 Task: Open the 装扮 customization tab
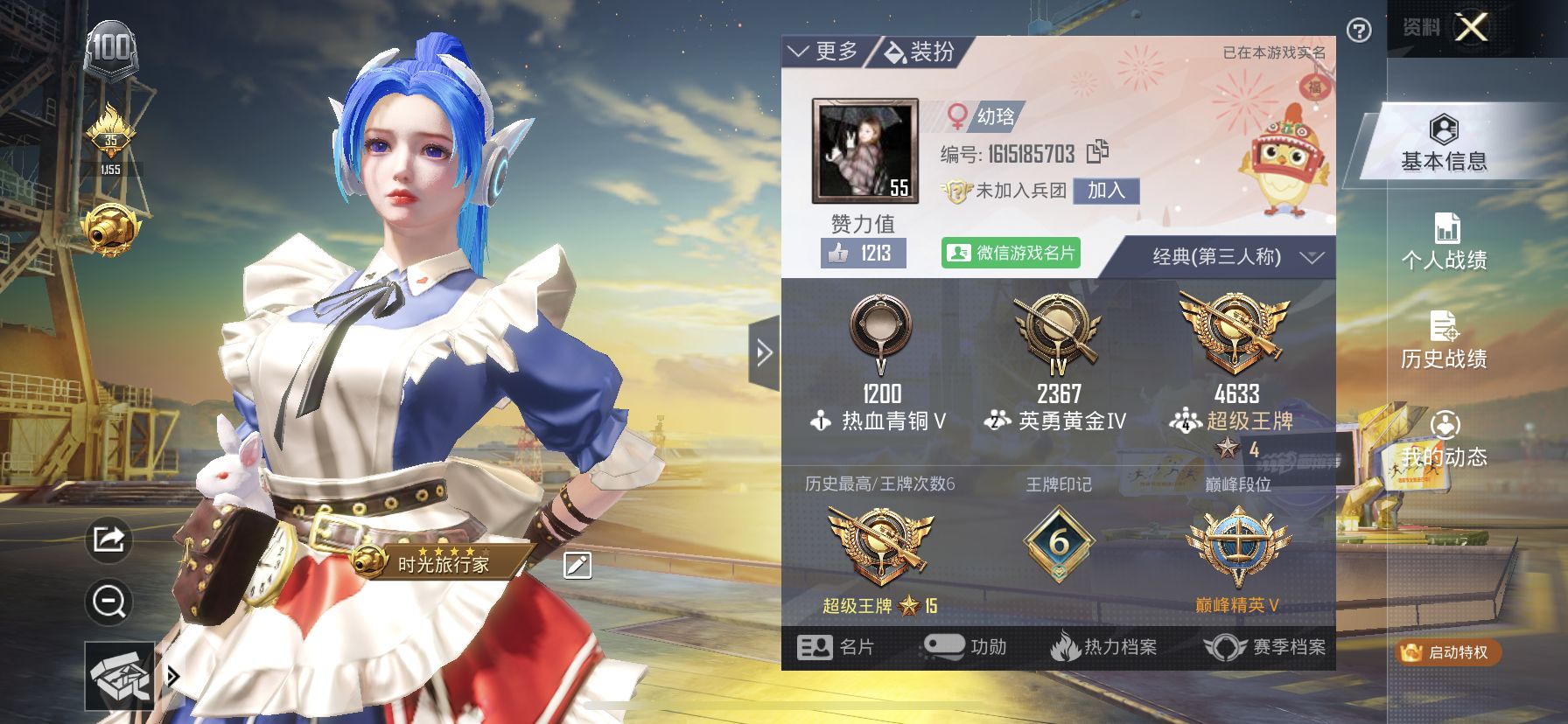point(920,52)
